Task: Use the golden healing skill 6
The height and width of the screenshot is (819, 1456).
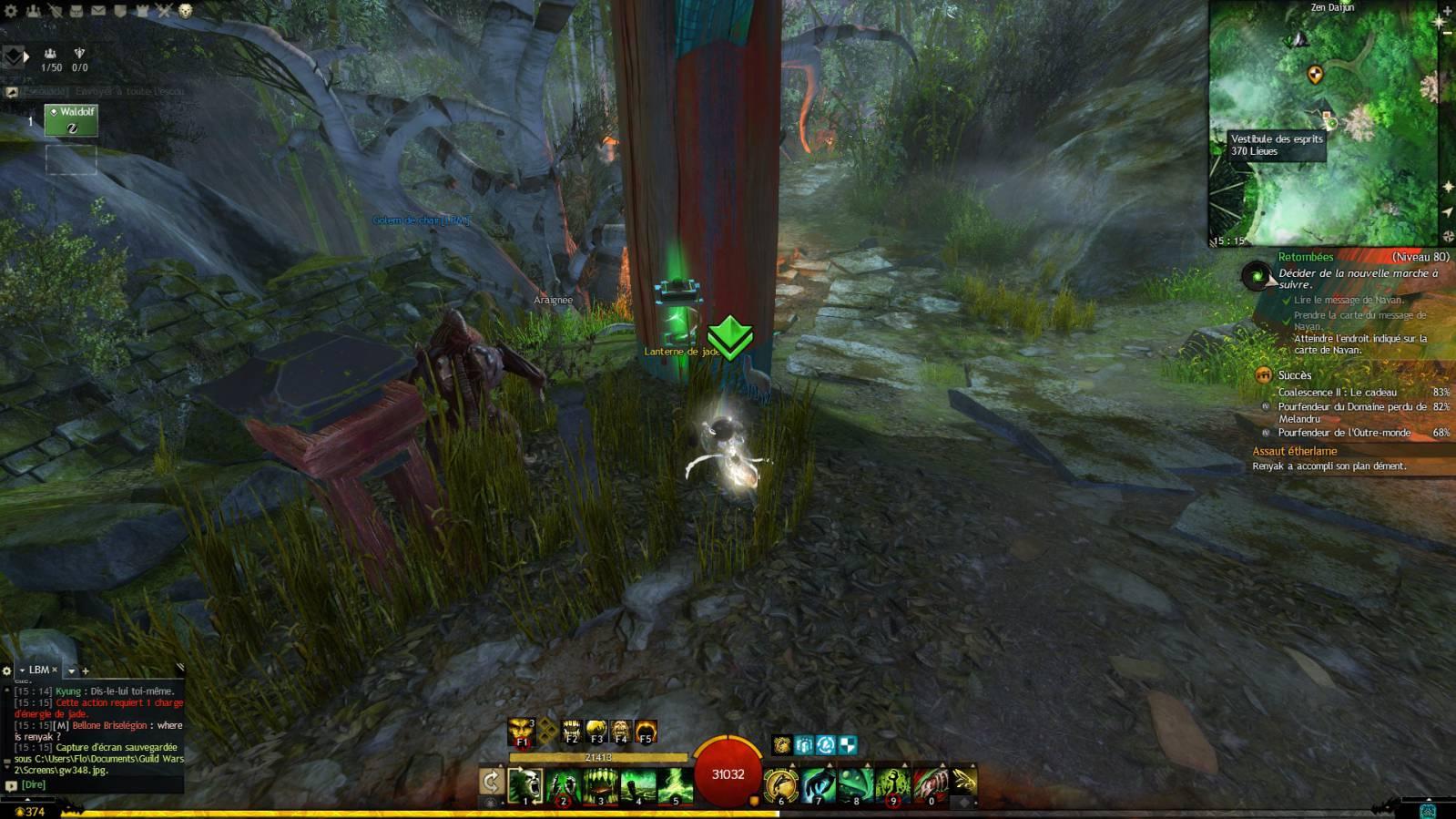Action: tap(780, 784)
